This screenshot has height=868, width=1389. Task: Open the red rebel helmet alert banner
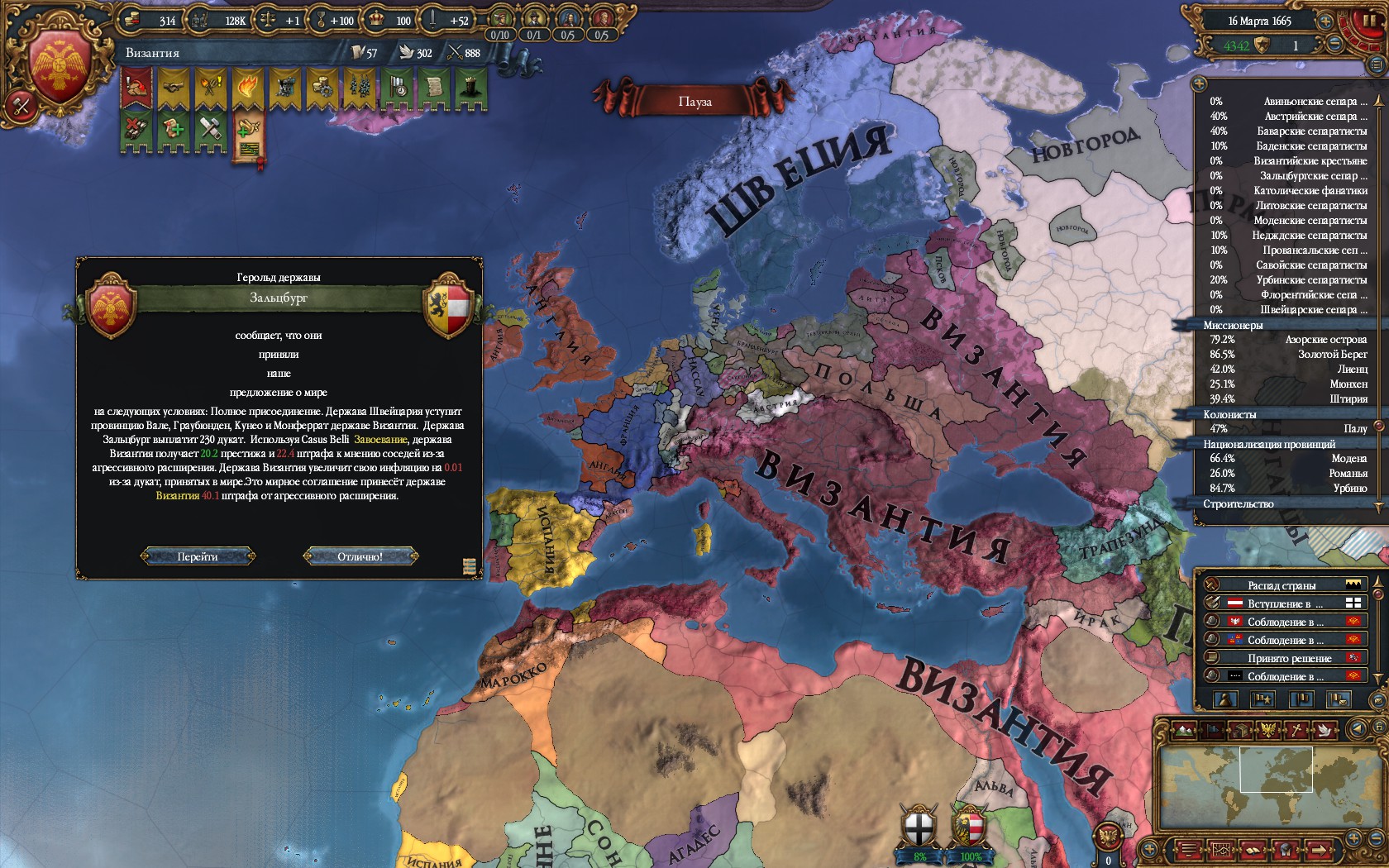tap(136, 88)
